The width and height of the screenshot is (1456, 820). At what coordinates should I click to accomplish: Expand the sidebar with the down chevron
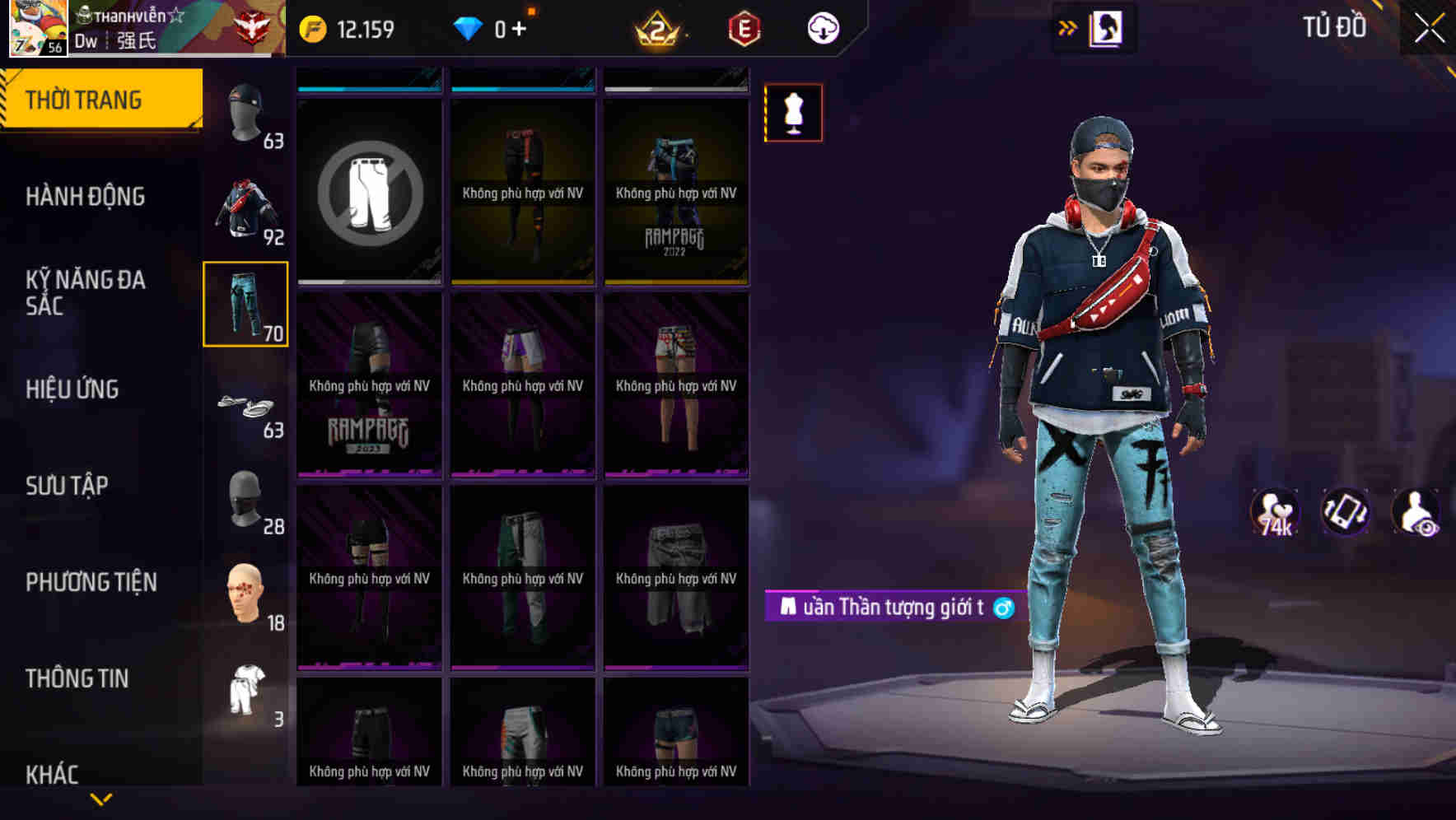point(101,798)
